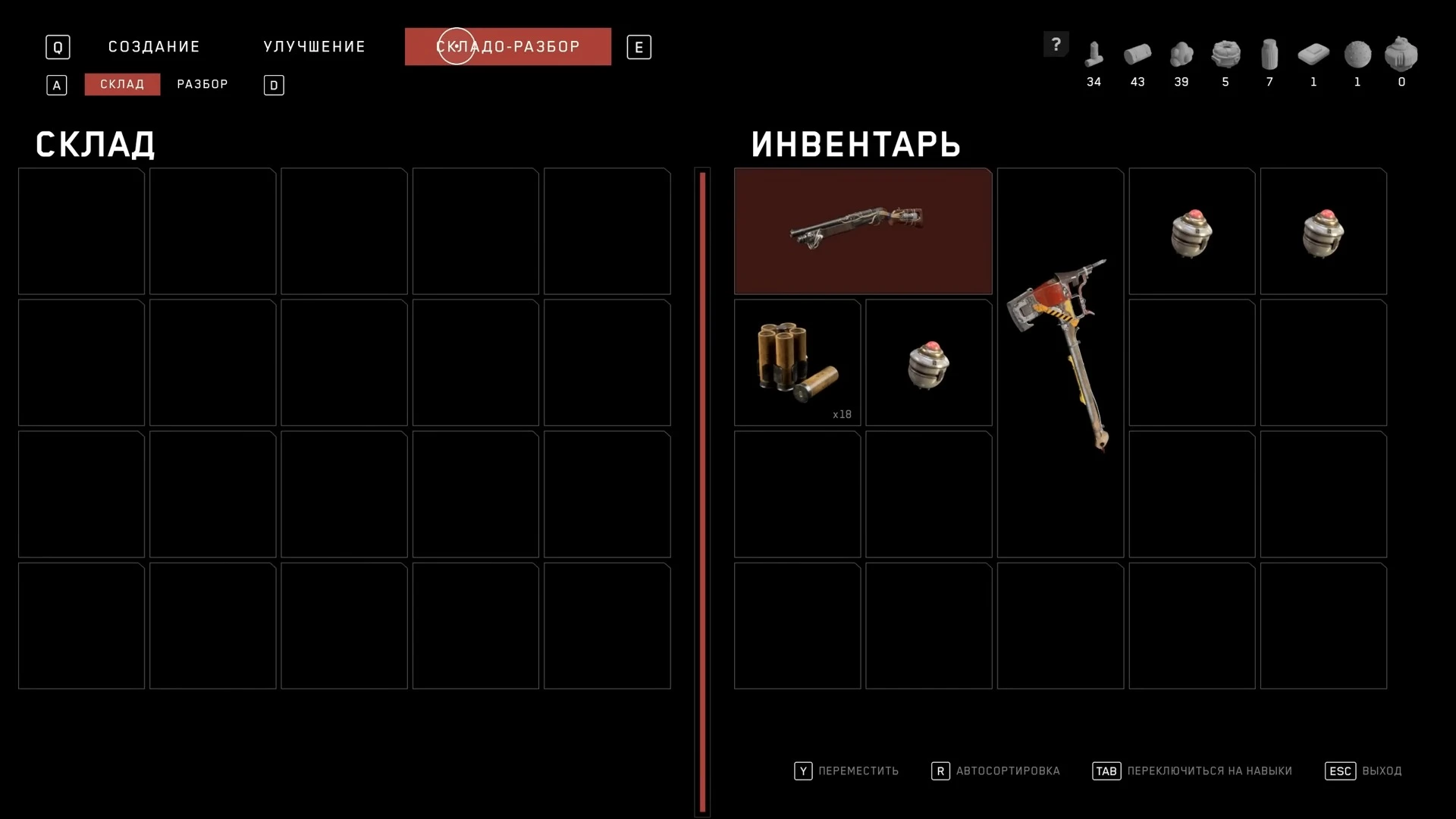Viewport: 1456px width, 819px height.
Task: Click the cylinder resource icon showing 7
Action: tap(1269, 55)
